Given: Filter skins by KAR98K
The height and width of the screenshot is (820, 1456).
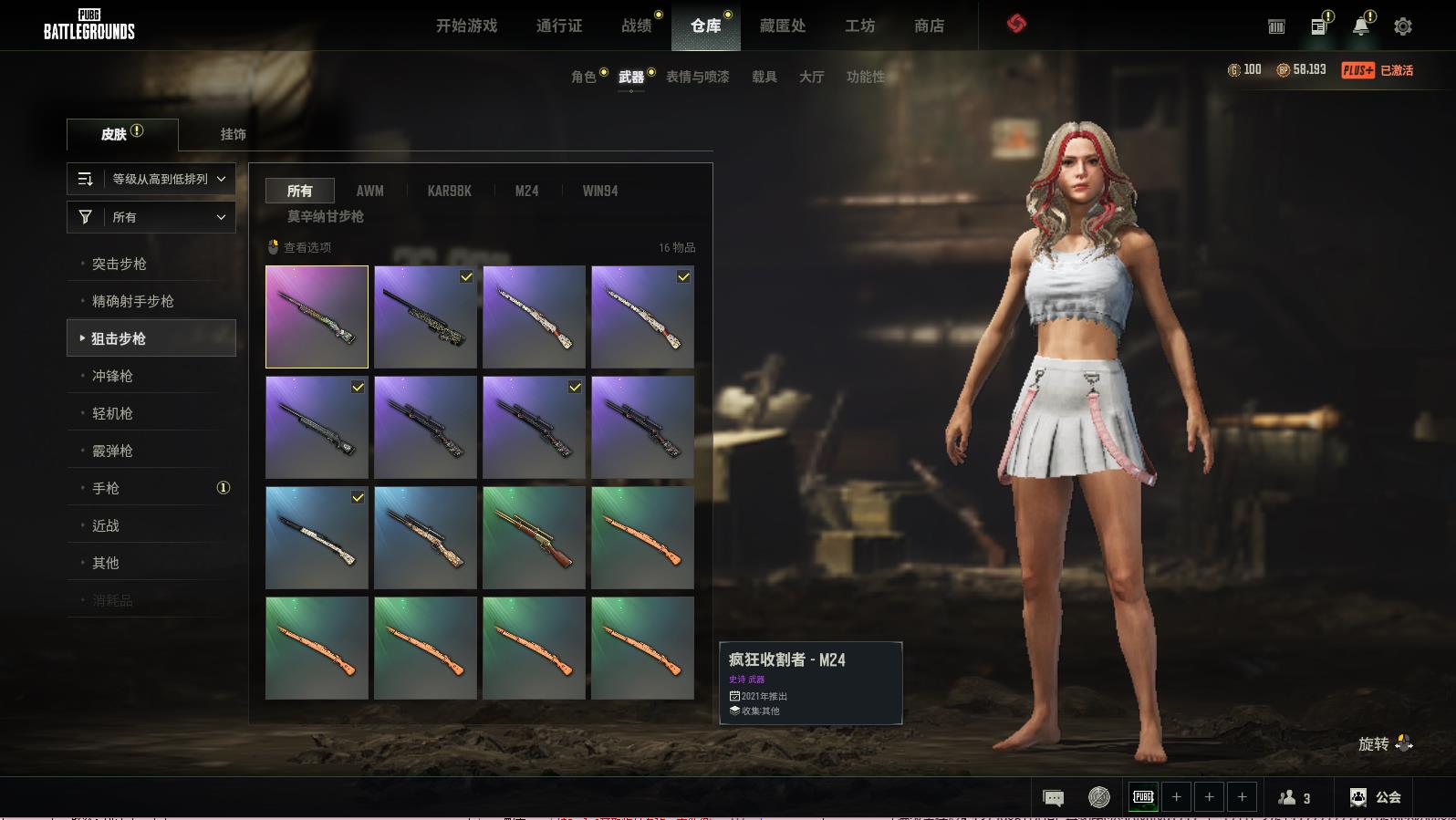Looking at the screenshot, I should (x=449, y=191).
